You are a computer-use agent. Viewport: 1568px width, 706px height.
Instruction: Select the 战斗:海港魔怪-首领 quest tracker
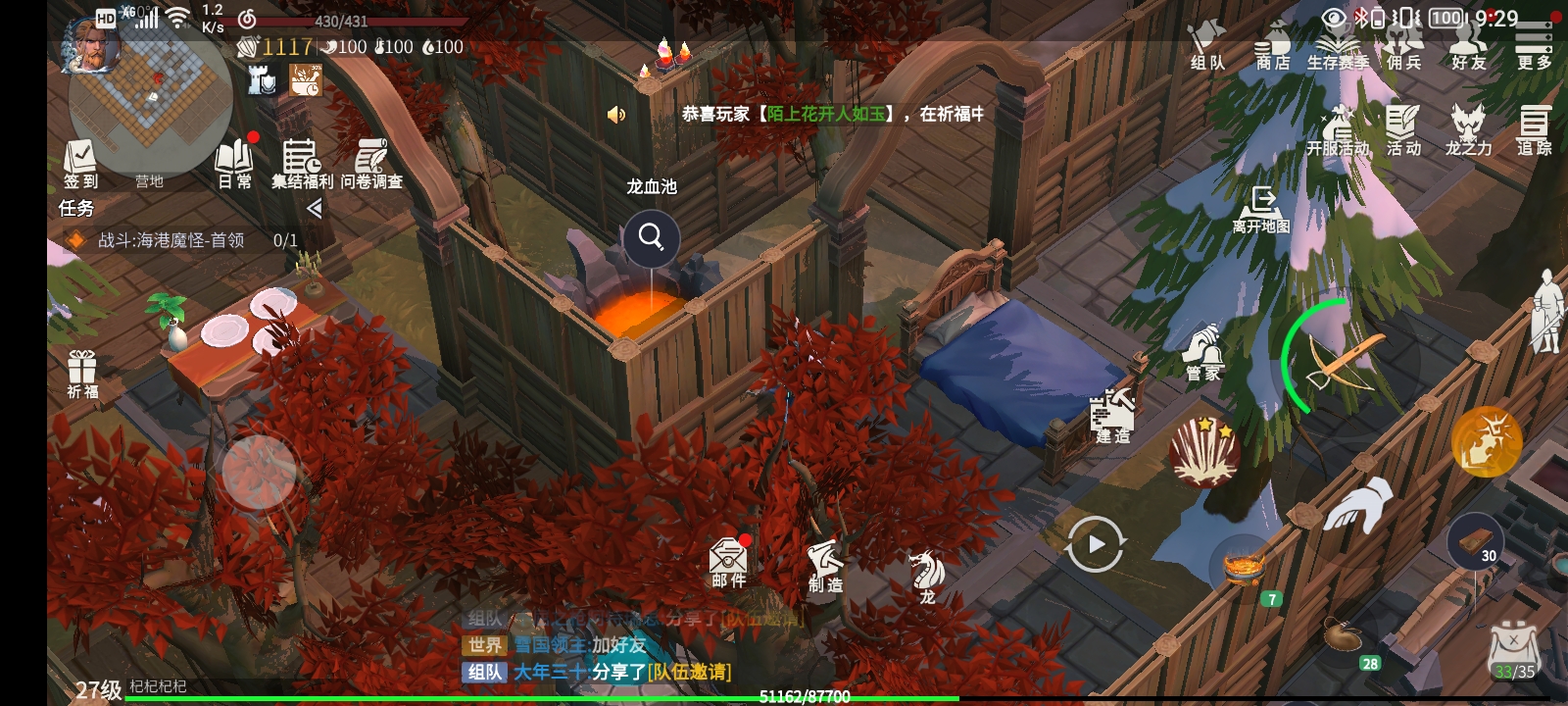click(171, 240)
